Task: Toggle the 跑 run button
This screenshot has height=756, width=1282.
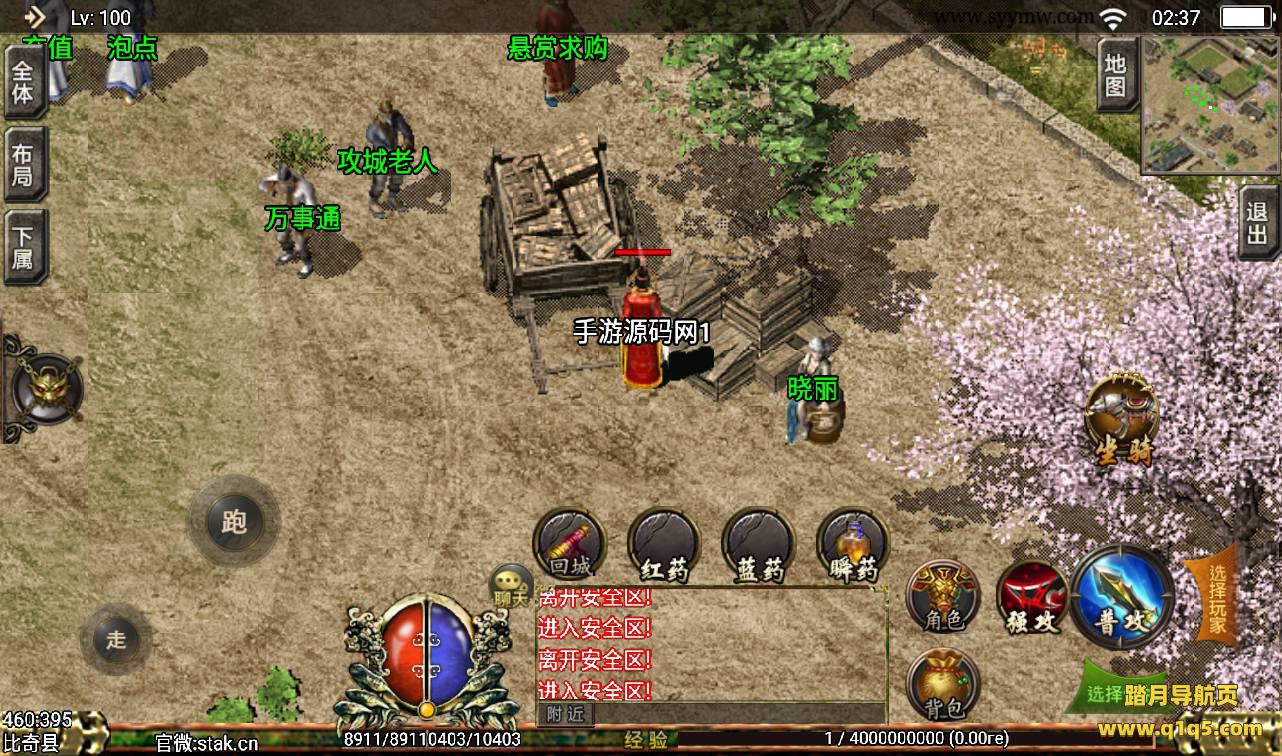Action: tap(234, 521)
